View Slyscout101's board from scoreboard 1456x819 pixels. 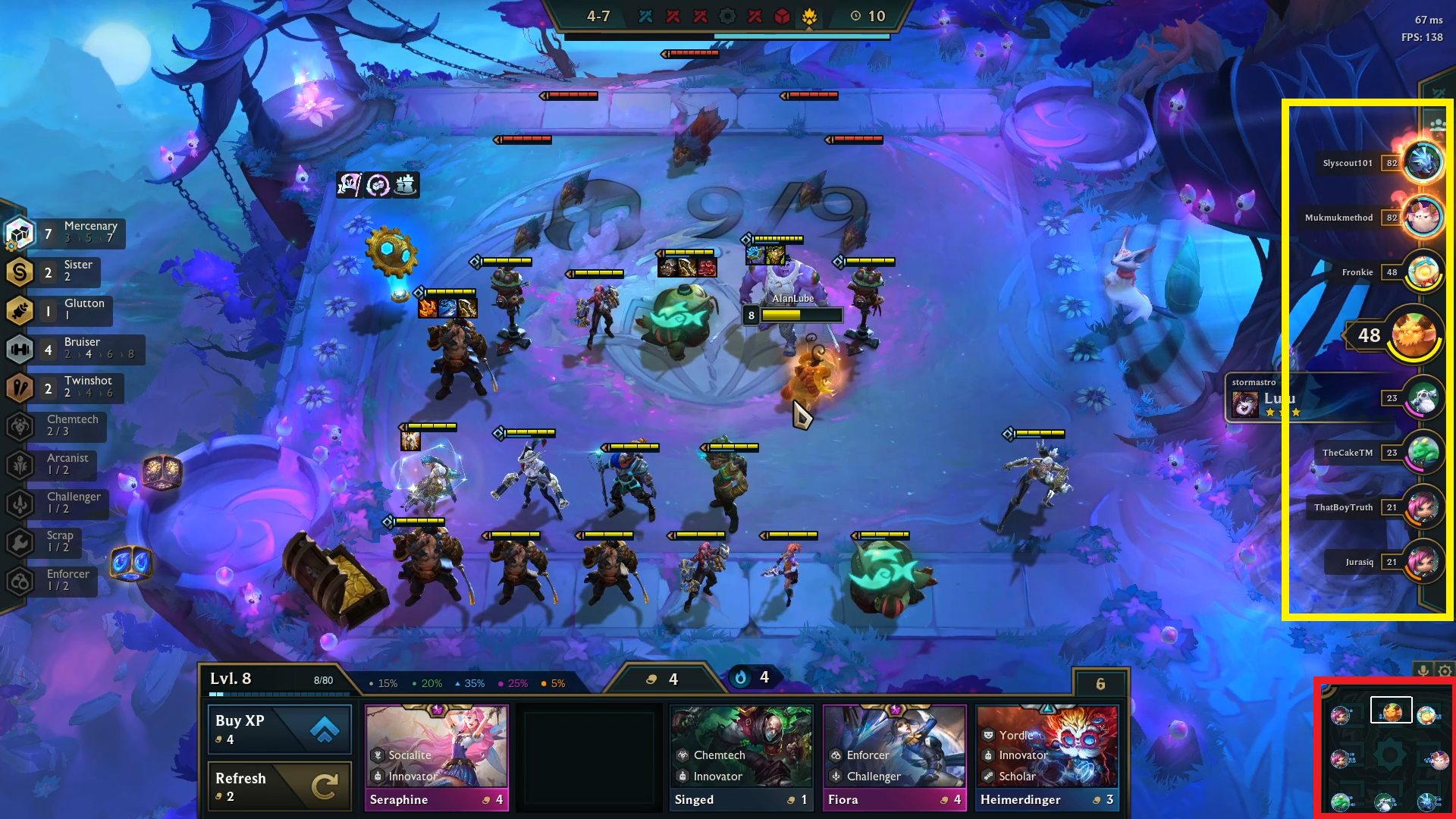pos(1422,162)
